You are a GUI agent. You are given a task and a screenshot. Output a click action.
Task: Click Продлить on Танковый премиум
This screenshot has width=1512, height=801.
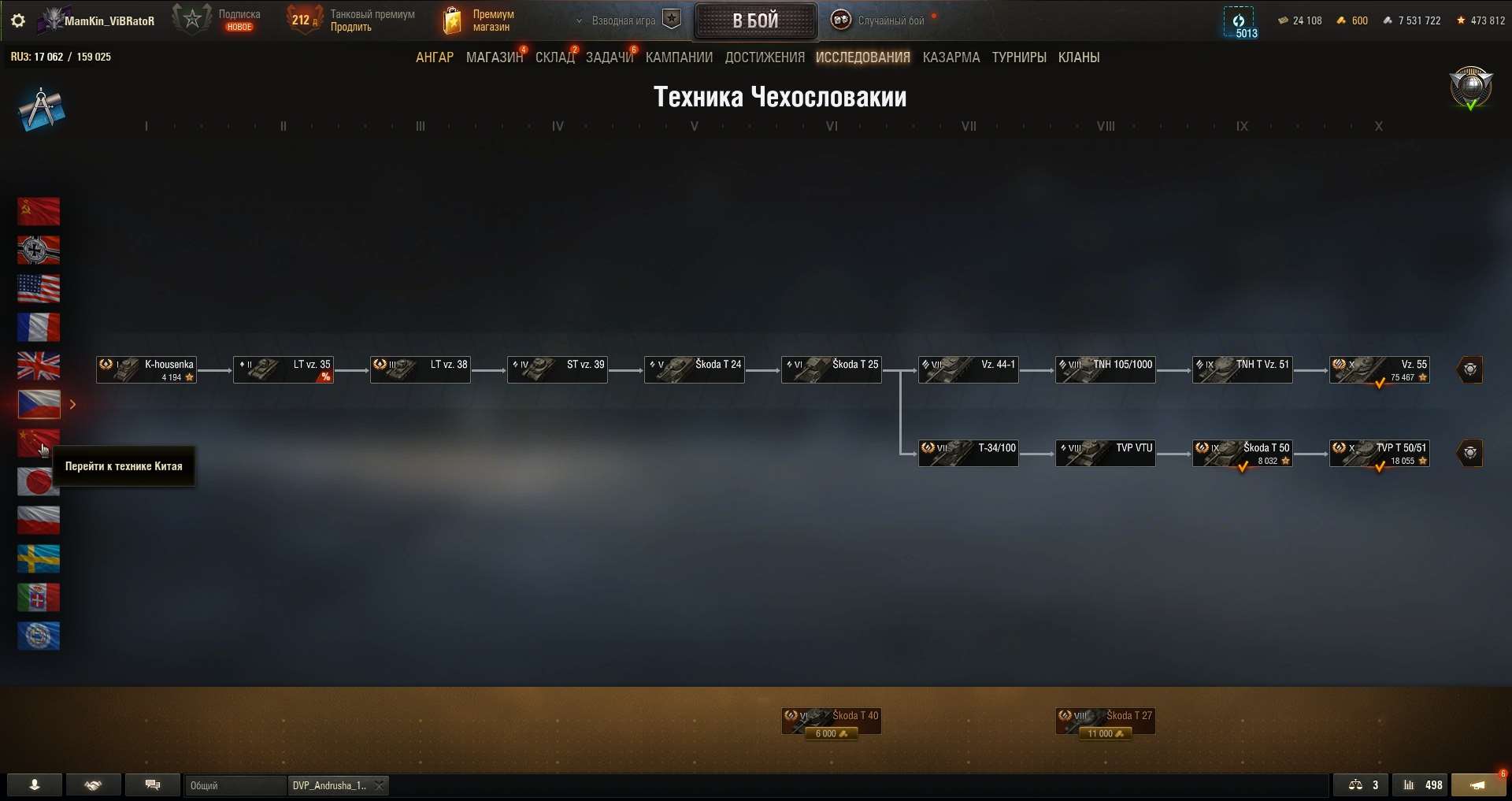[x=353, y=26]
